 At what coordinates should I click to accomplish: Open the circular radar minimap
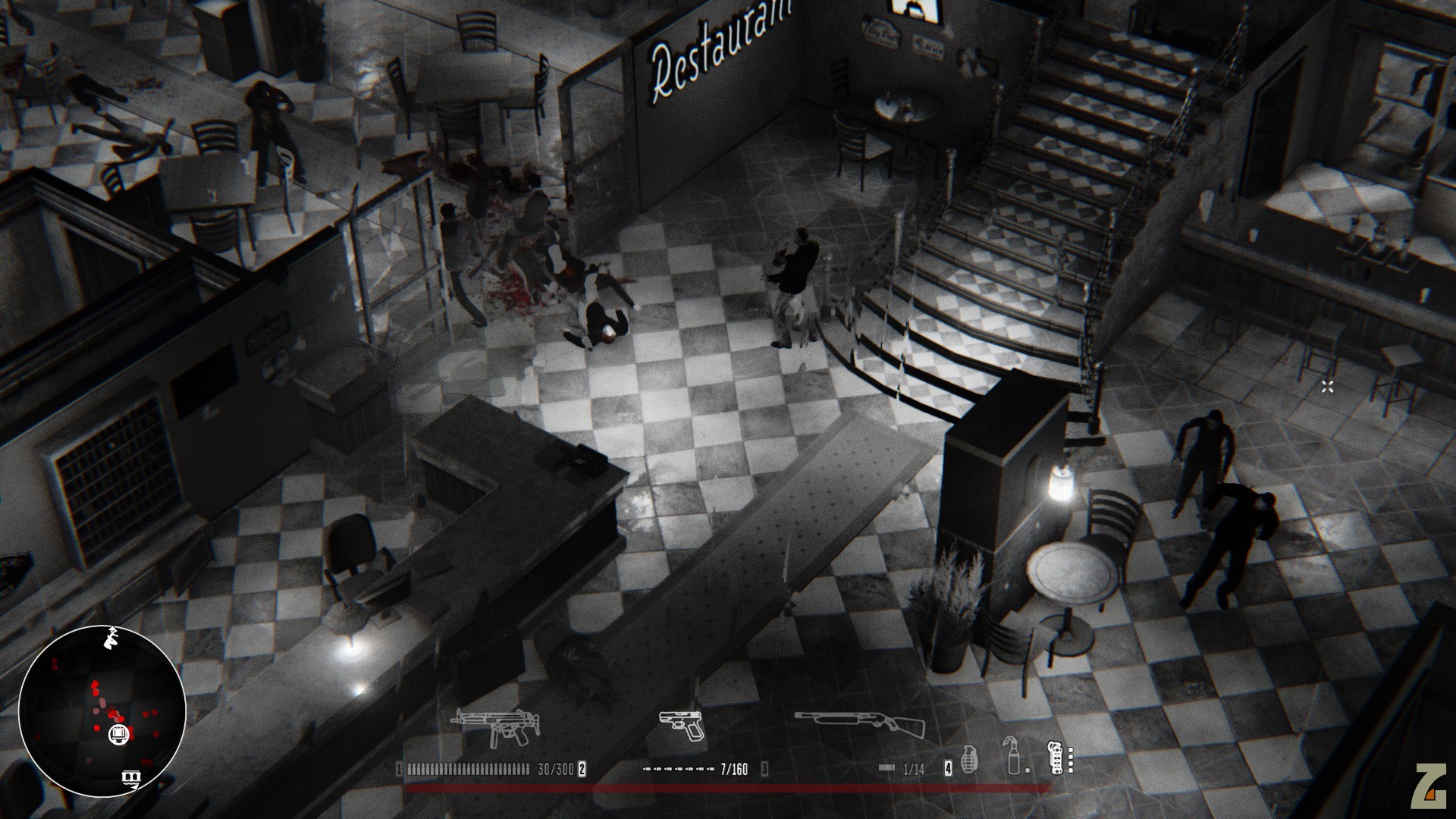tap(102, 710)
